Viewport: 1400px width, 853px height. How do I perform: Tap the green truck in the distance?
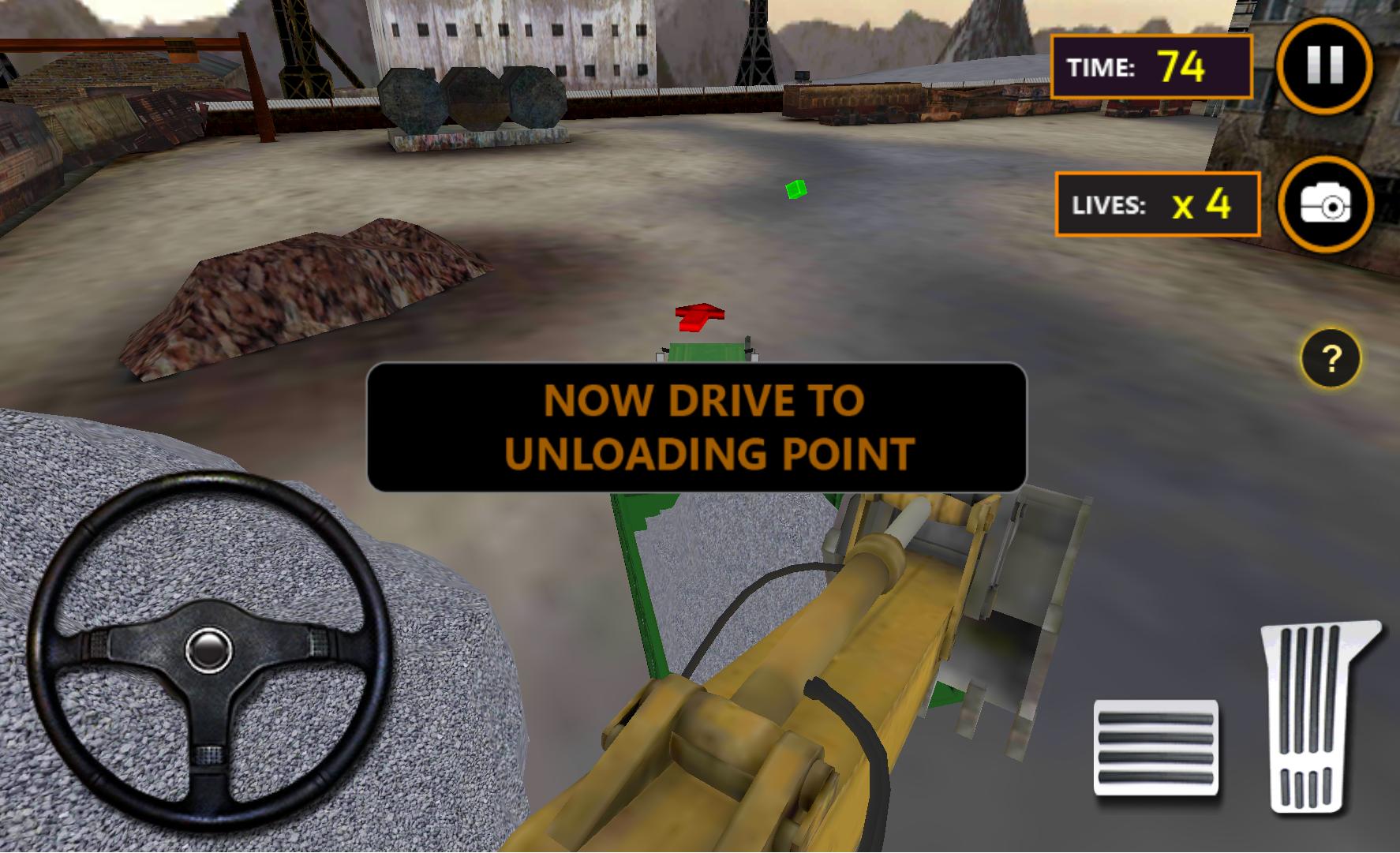(705, 353)
